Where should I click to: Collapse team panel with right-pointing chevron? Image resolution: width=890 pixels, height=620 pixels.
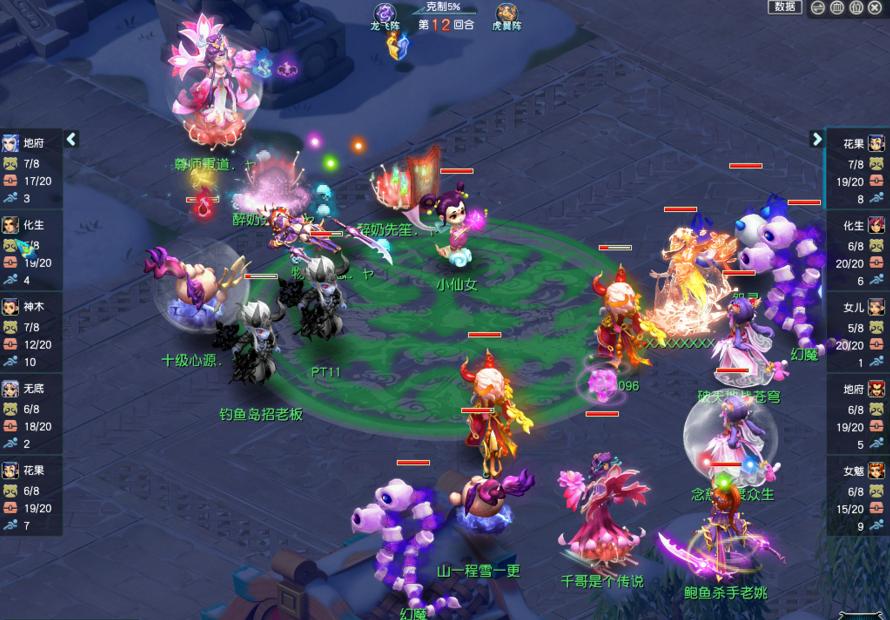tap(817, 139)
